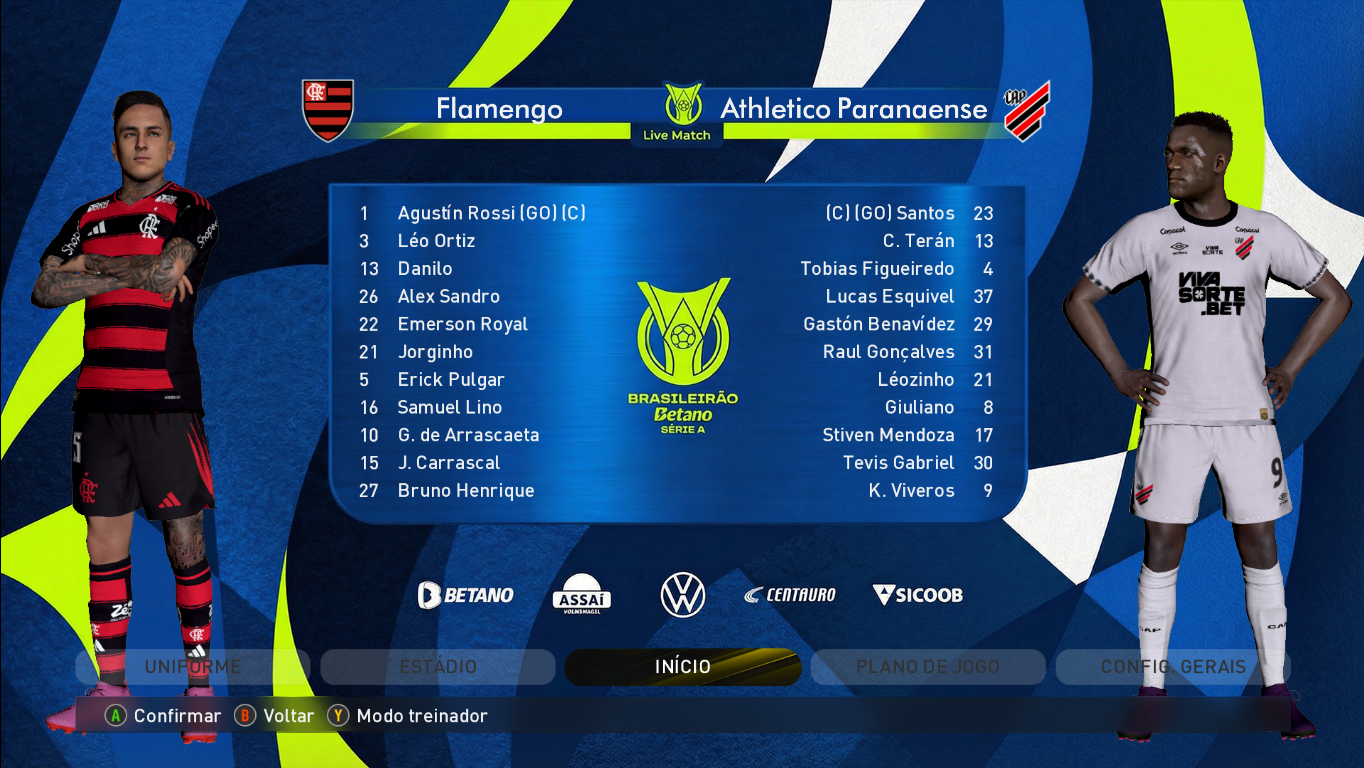Open the ESTÁDIO tab

[x=437, y=666]
